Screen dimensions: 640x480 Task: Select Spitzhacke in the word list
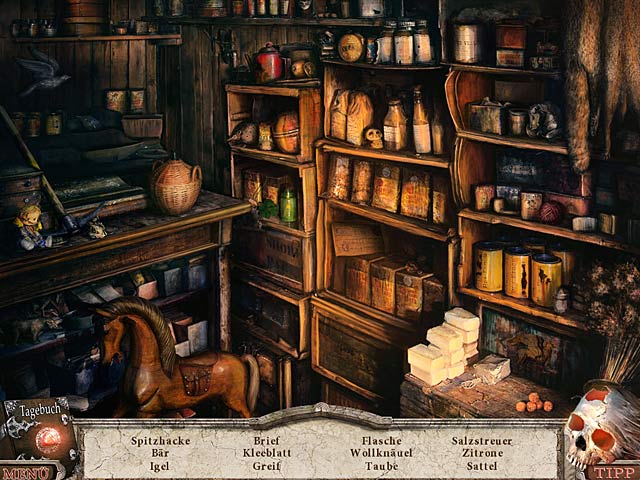tap(158, 440)
